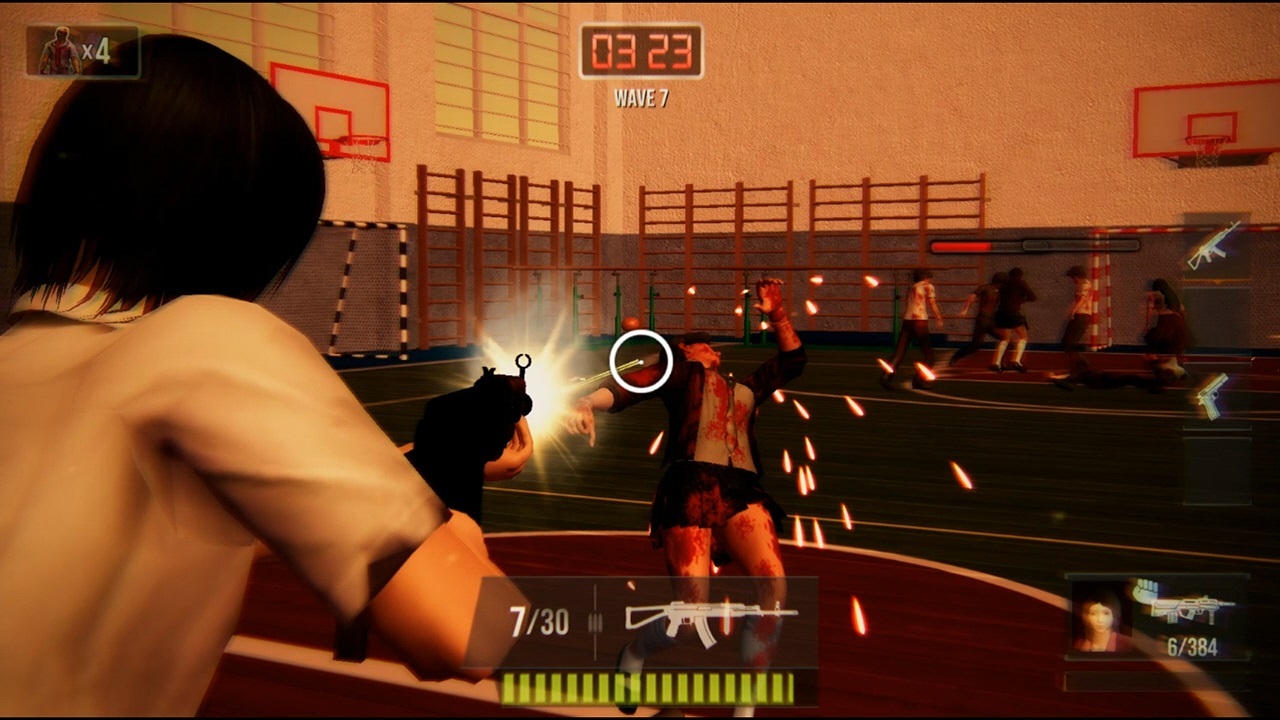Image resolution: width=1280 pixels, height=720 pixels.
Task: Select the assault rifle icon near 6/384
Action: tap(1190, 610)
